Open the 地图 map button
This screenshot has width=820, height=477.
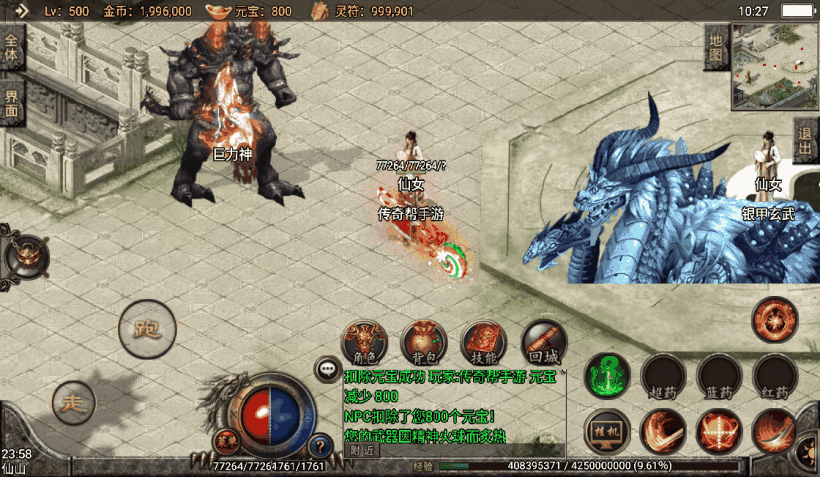715,46
